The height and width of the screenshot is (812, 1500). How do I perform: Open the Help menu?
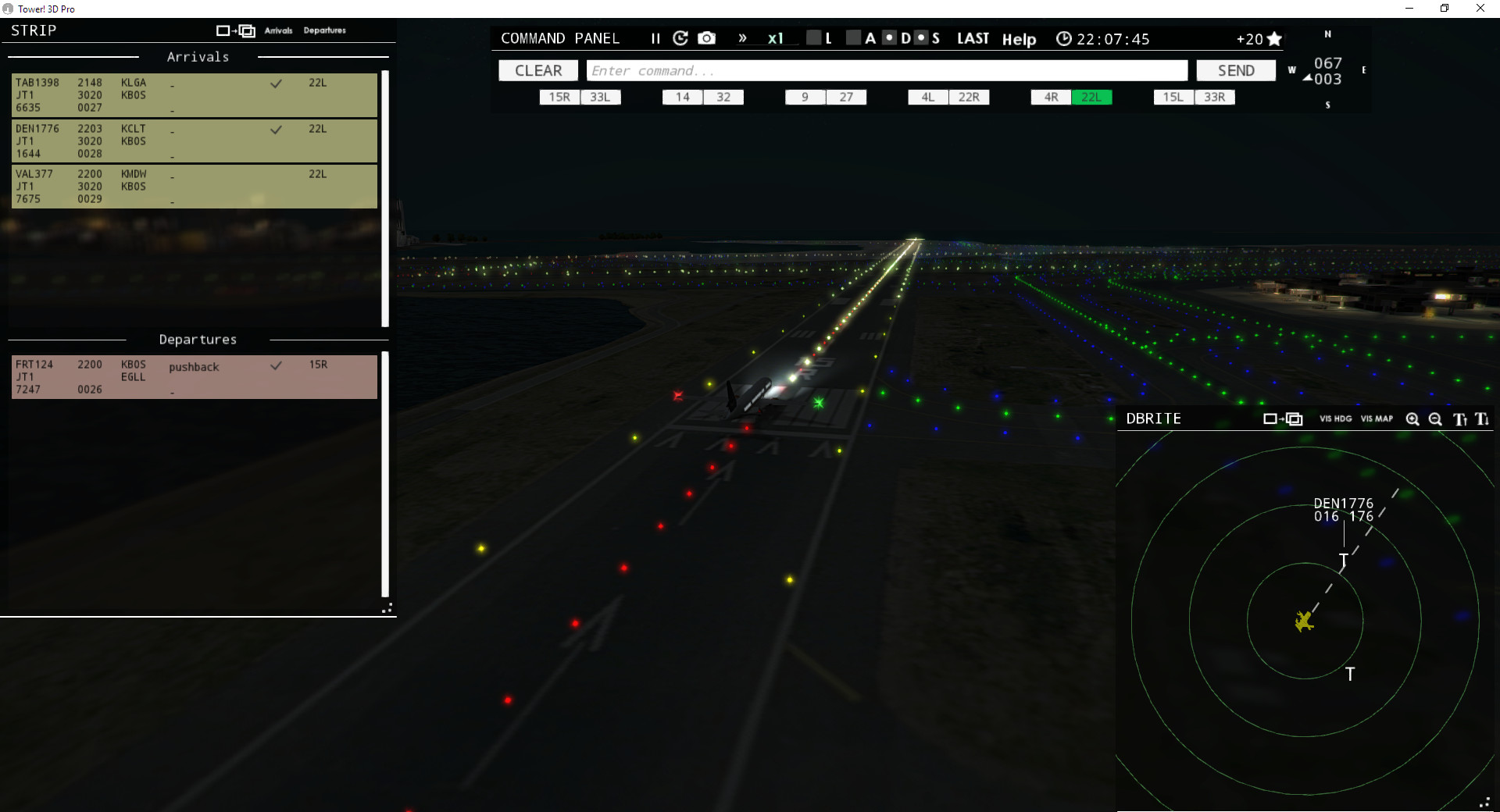(1019, 39)
